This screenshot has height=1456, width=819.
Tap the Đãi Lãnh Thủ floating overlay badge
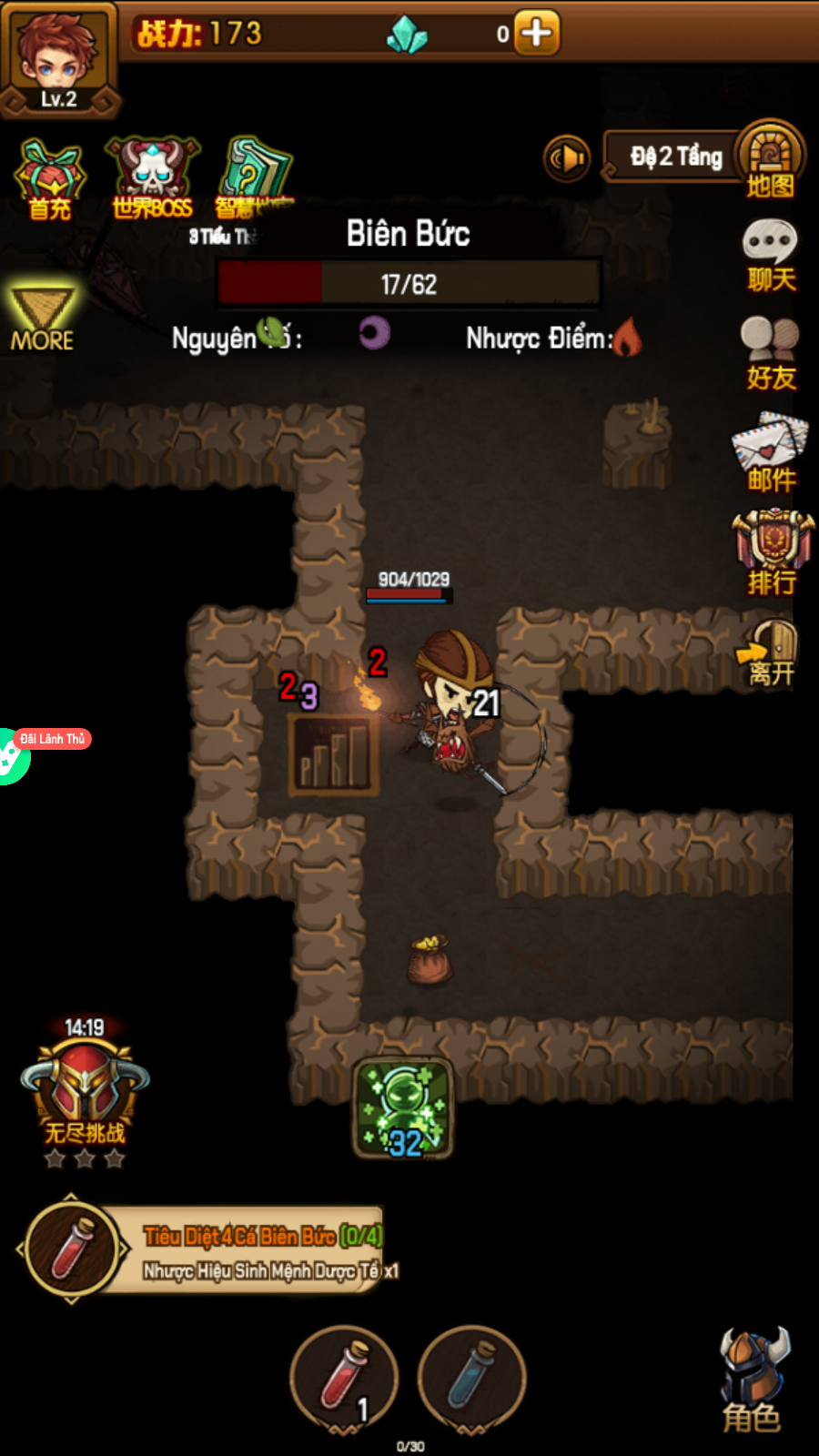[53, 739]
